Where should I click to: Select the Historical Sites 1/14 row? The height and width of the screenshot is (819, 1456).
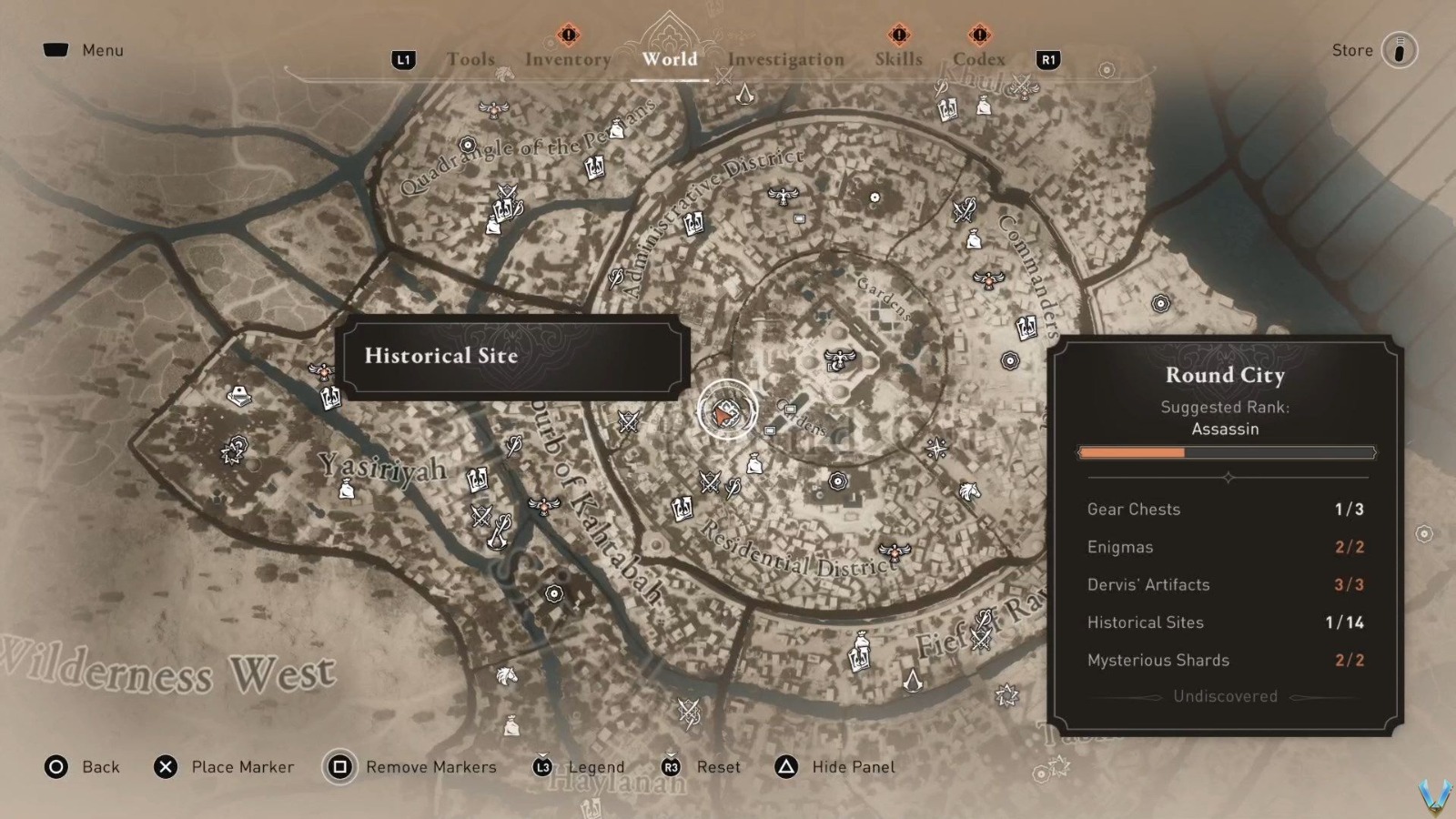tap(1224, 622)
